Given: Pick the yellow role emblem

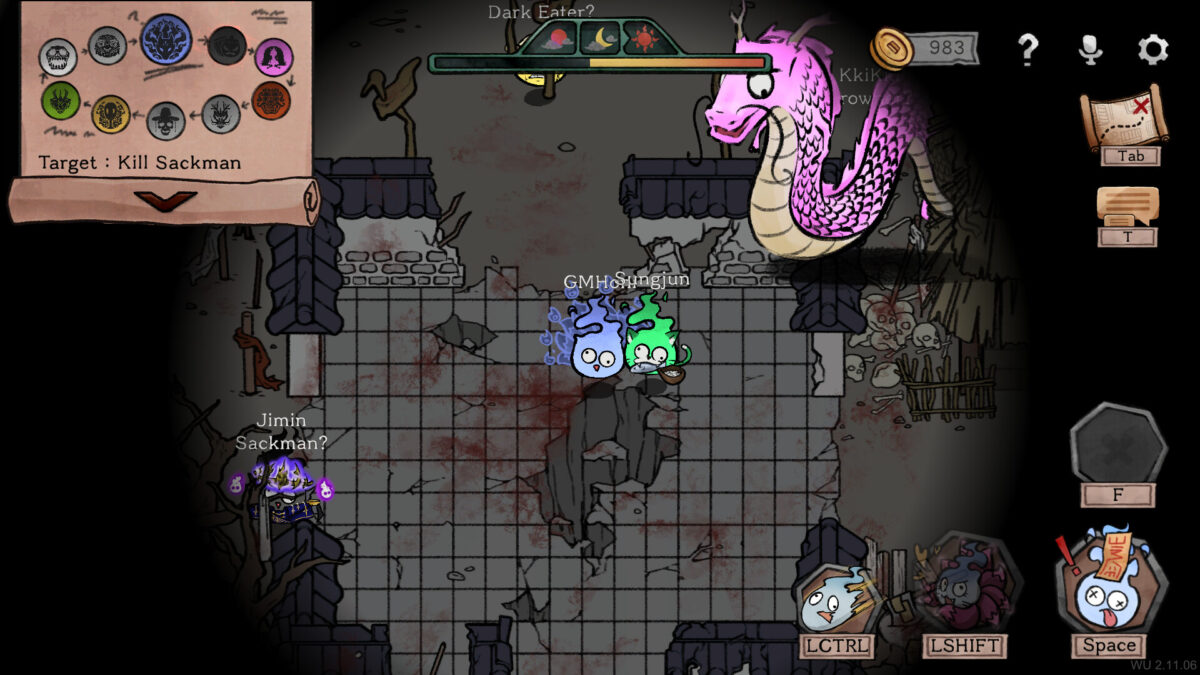Looking at the screenshot, I should coord(111,114).
